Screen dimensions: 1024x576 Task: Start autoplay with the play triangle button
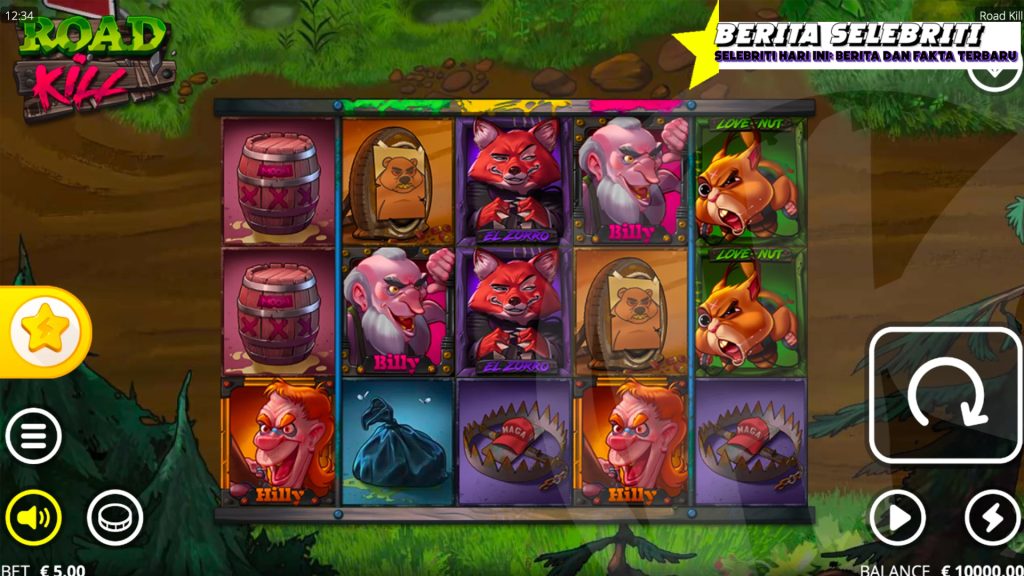click(895, 518)
